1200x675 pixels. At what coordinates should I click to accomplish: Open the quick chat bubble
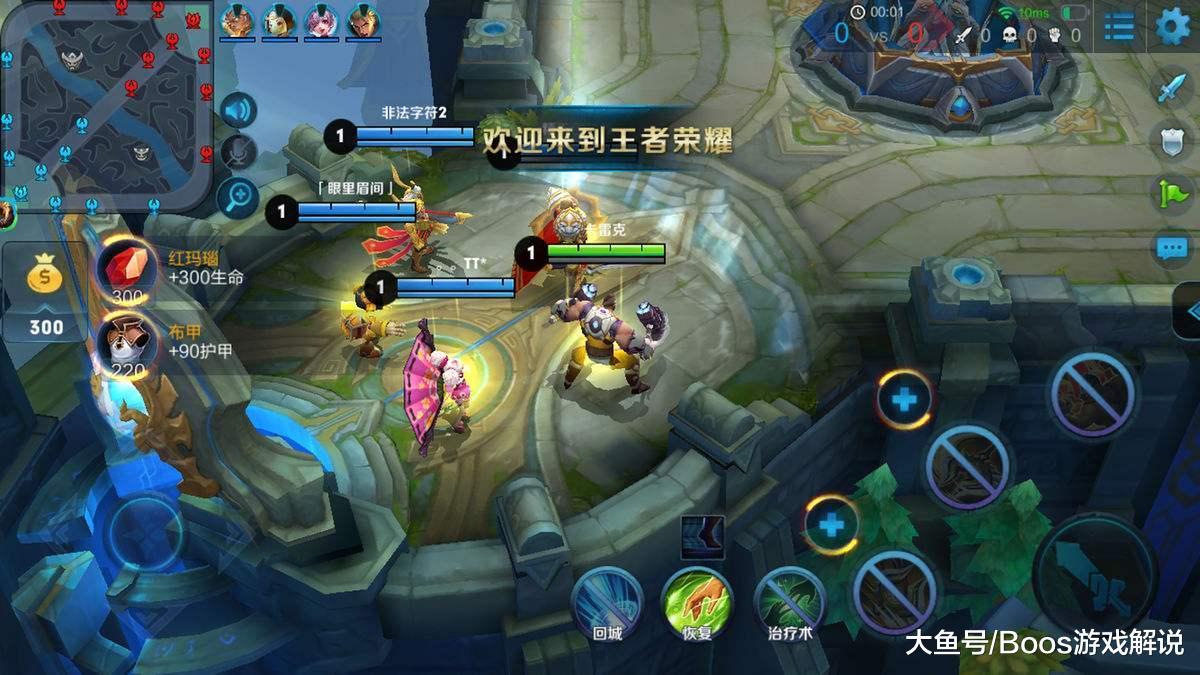click(x=1171, y=246)
